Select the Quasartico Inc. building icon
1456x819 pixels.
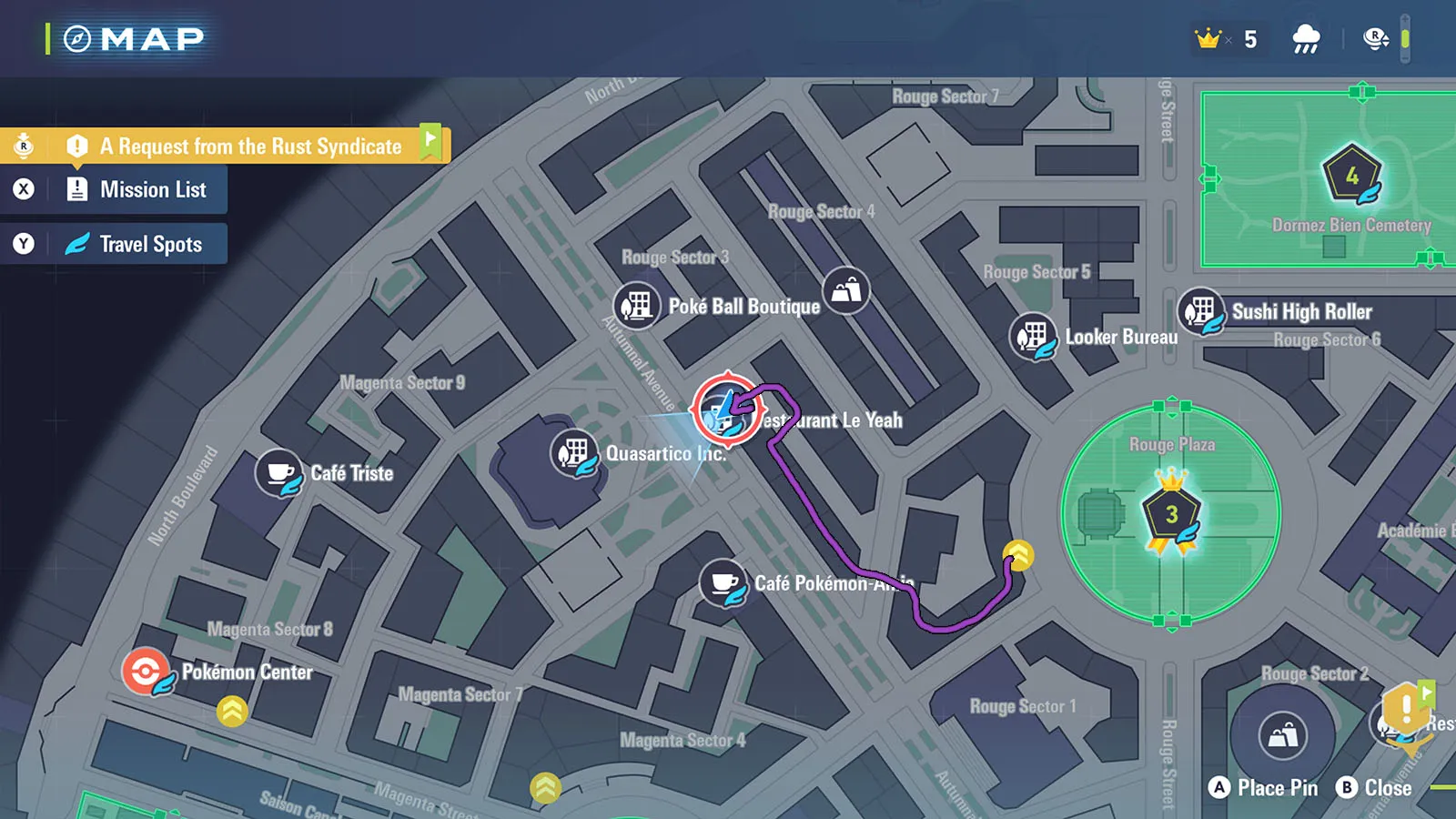[x=574, y=452]
